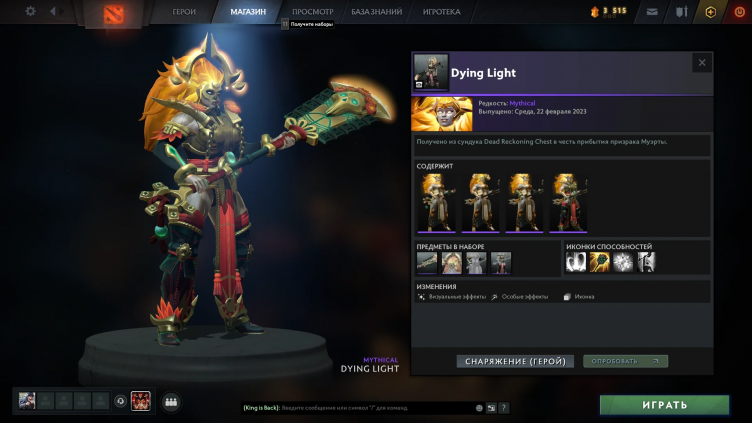The width and height of the screenshot is (752, 423).
Task: Click the Снаряжение (Герой) loadout button
Action: (515, 361)
